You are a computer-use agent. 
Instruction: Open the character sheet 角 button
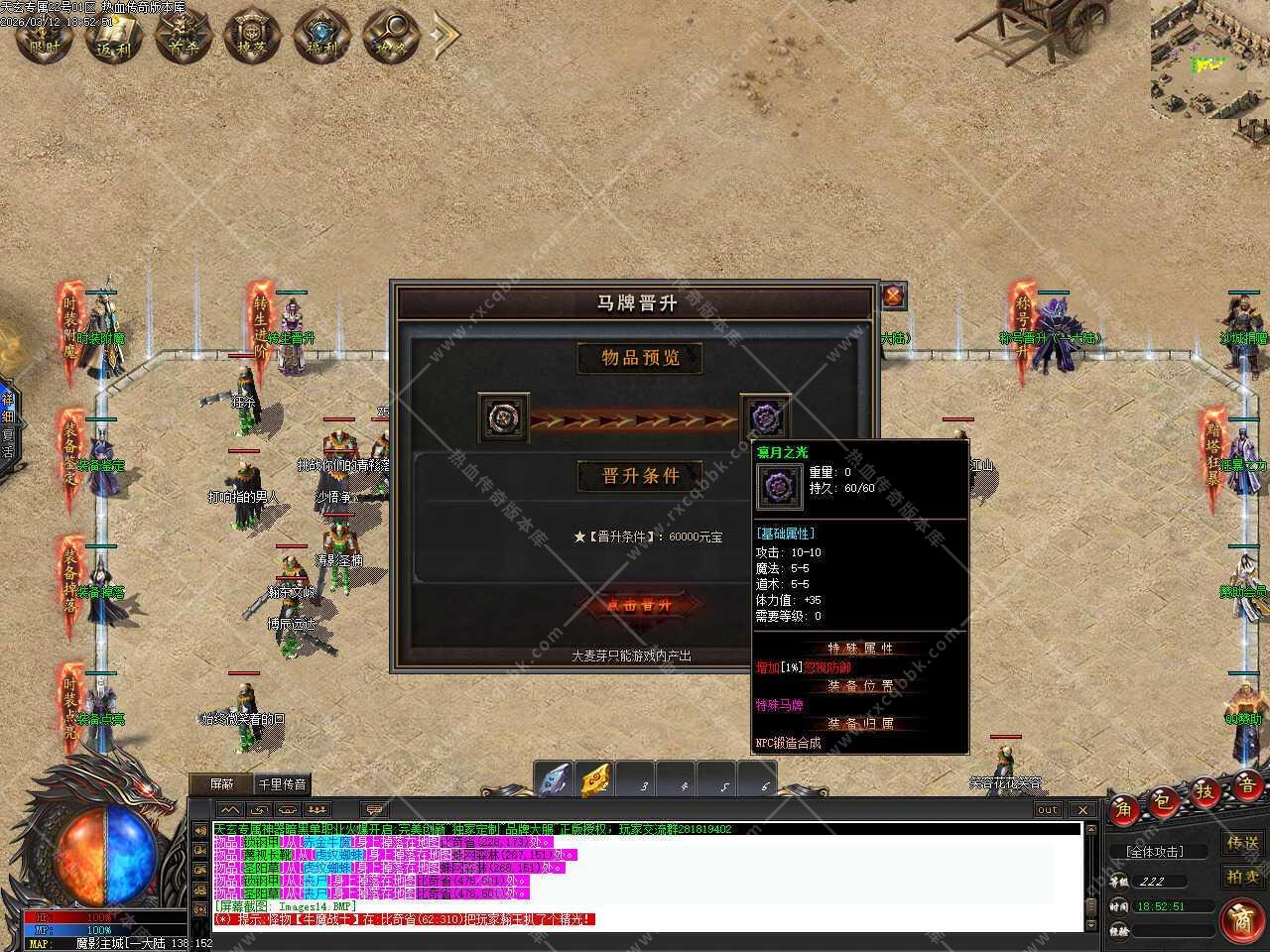pyautogui.click(x=1124, y=808)
